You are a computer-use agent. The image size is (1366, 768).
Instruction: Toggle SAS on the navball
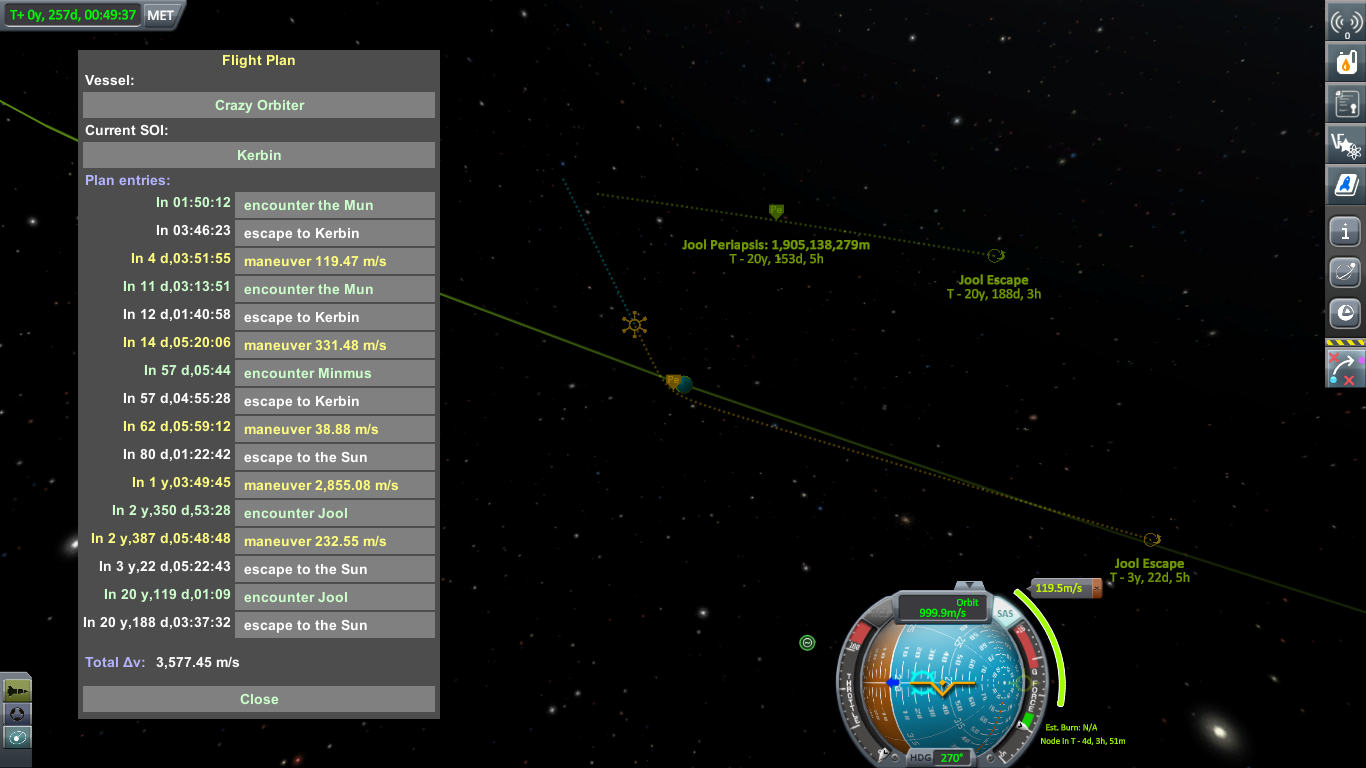coord(1005,613)
